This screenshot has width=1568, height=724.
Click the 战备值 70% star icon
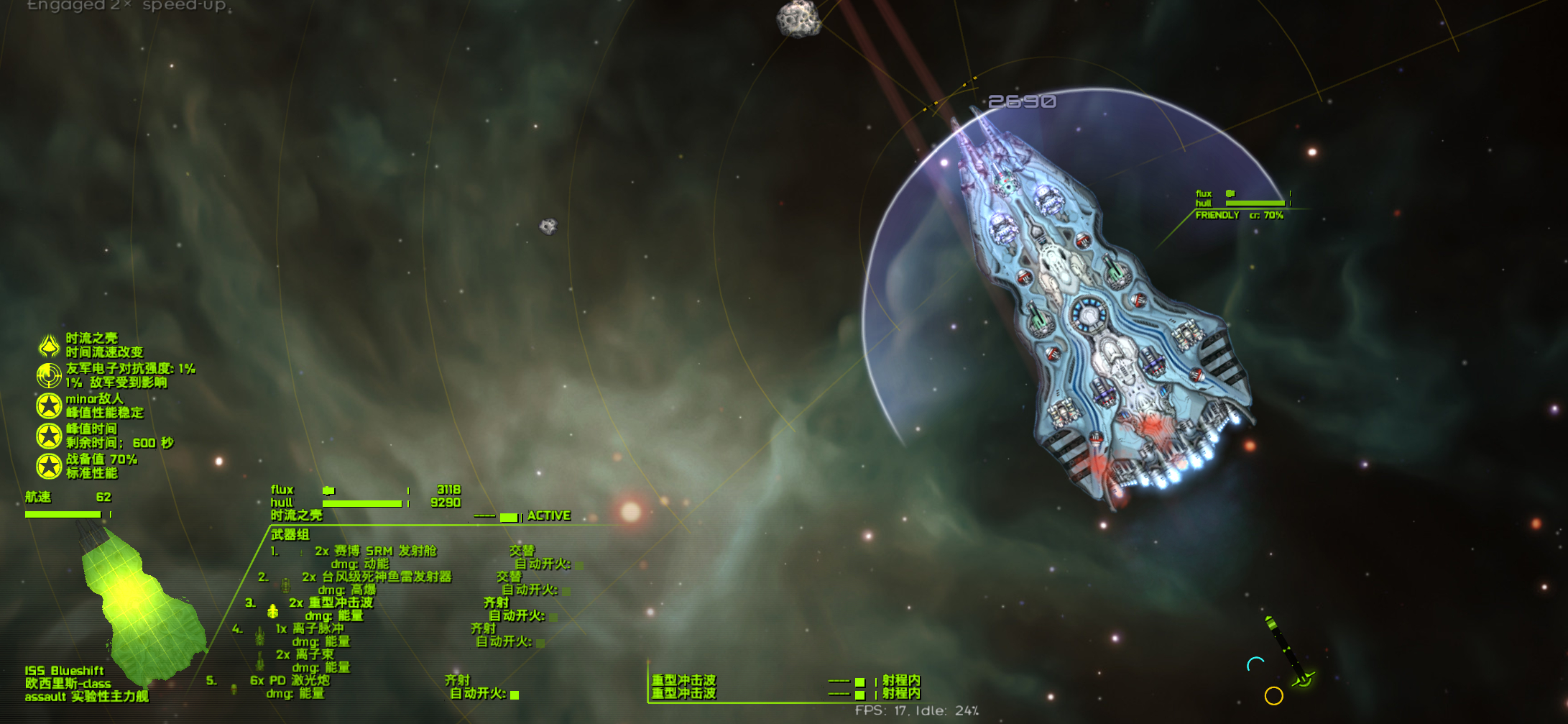click(x=49, y=466)
